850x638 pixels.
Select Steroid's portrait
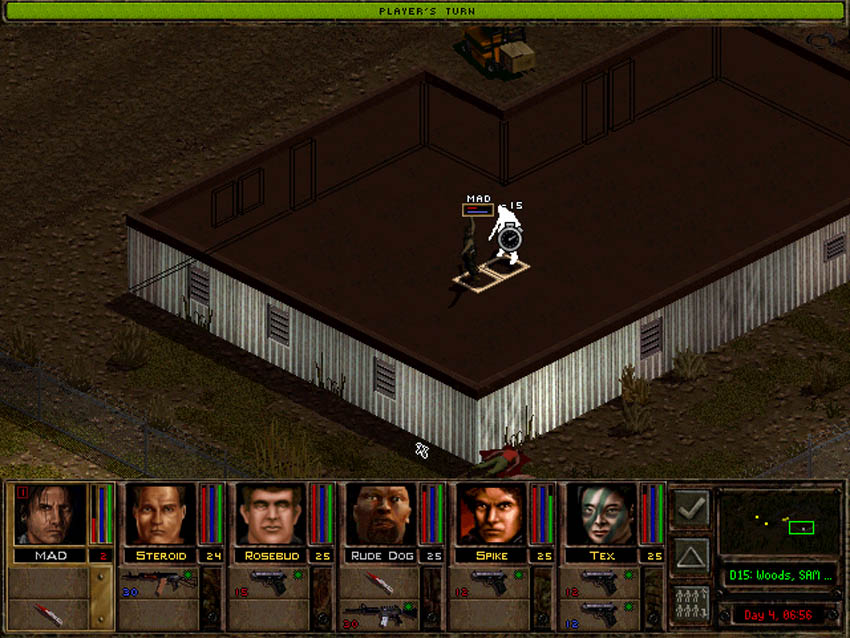(160, 515)
